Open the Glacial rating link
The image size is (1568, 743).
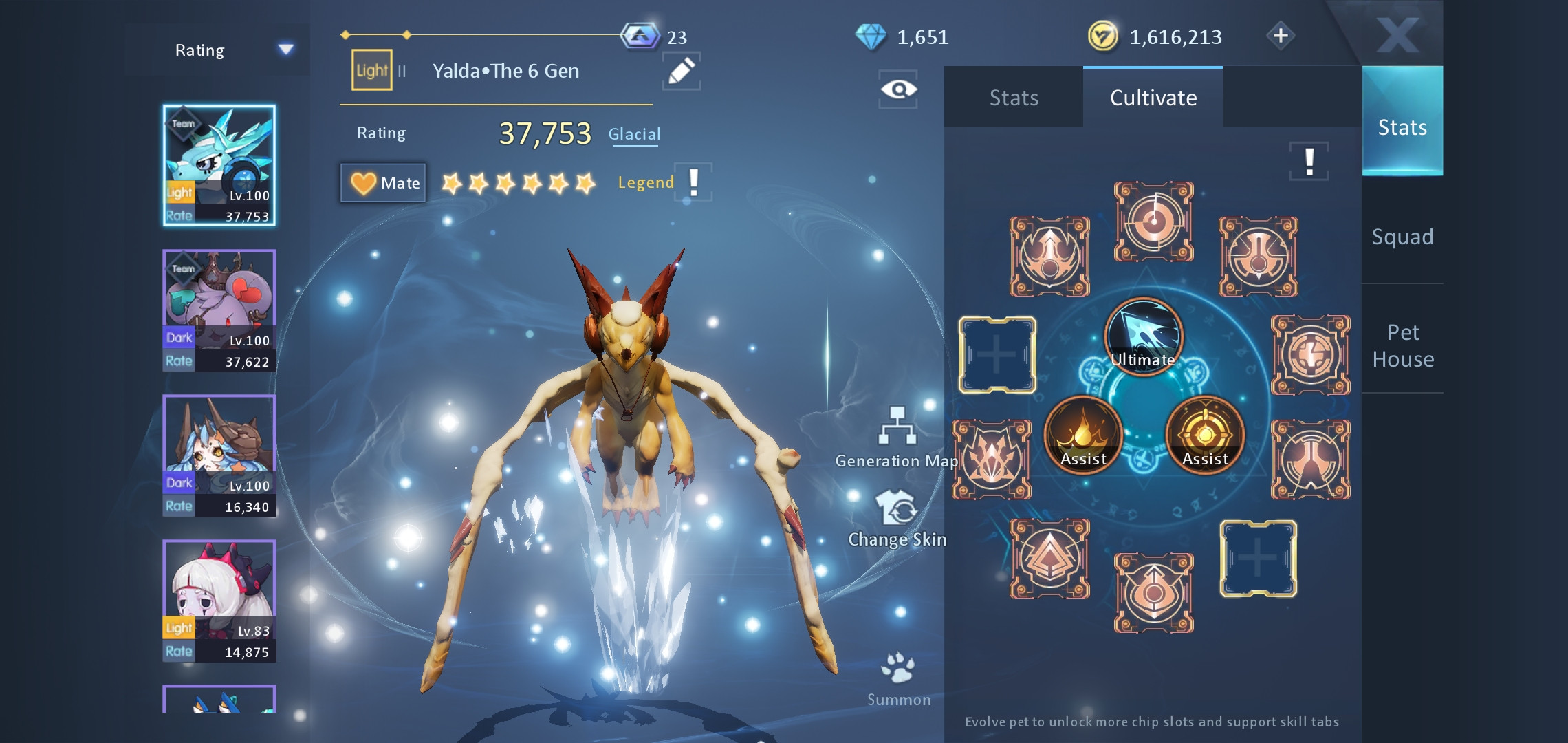tap(633, 134)
